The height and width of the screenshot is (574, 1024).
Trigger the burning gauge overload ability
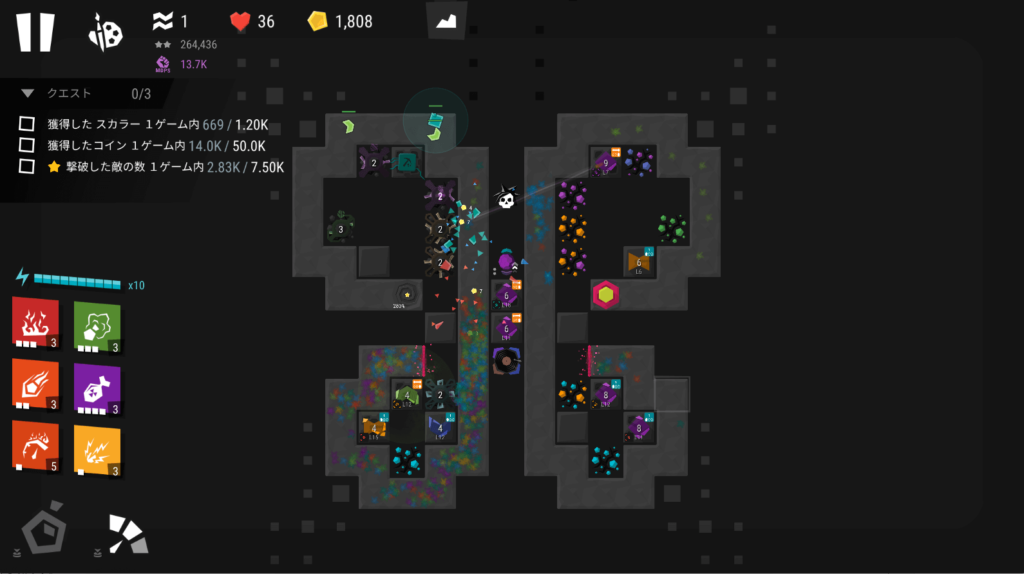(x=36, y=447)
